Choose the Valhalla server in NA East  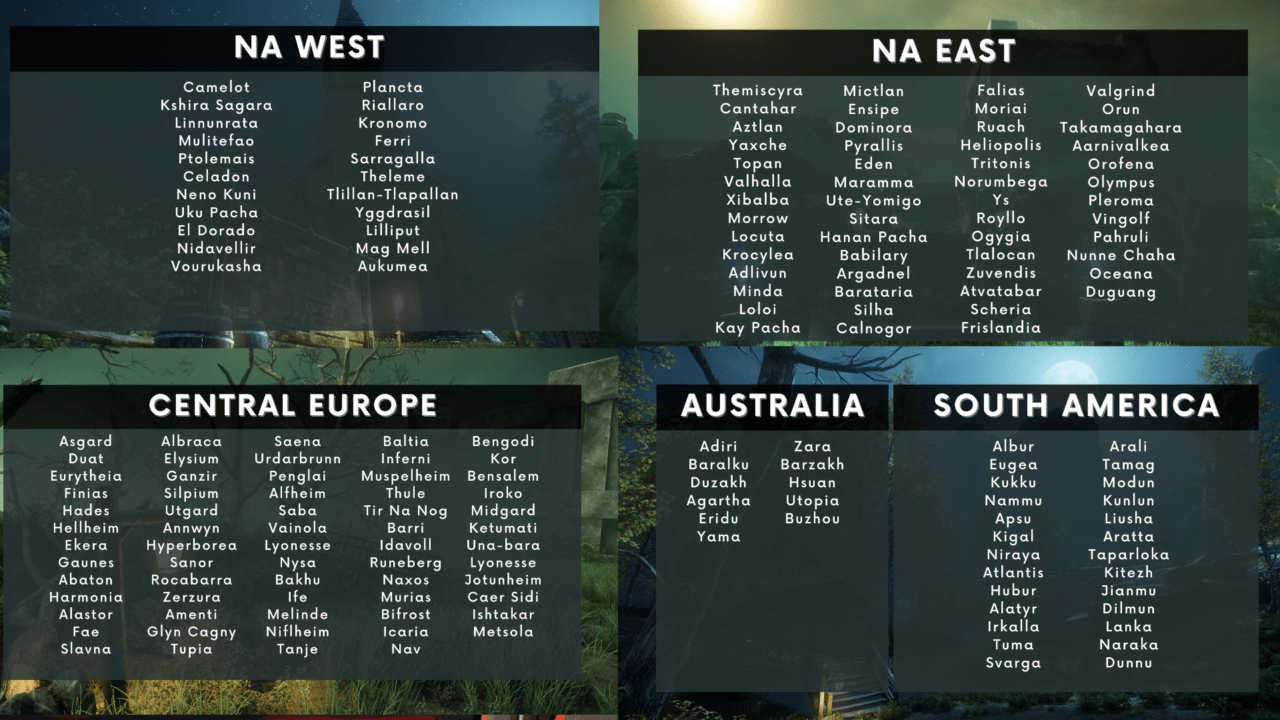pyautogui.click(x=758, y=182)
